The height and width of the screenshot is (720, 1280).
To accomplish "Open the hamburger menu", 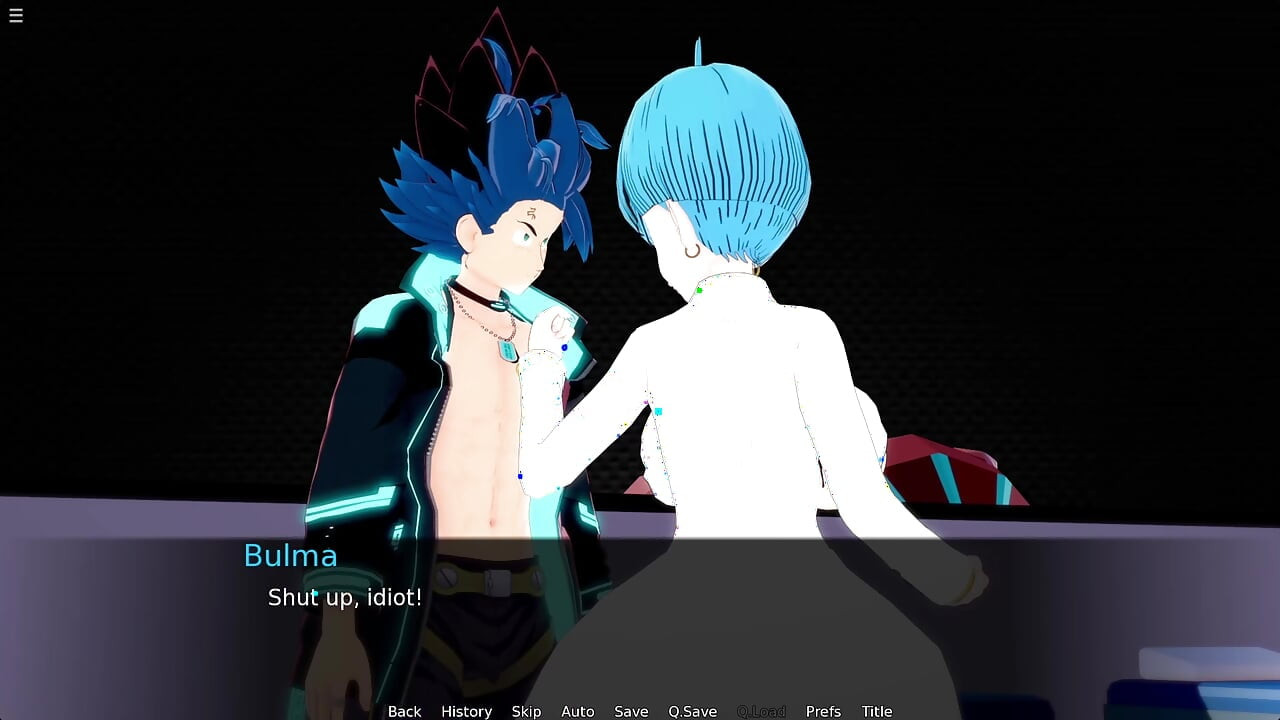I will click(15, 15).
